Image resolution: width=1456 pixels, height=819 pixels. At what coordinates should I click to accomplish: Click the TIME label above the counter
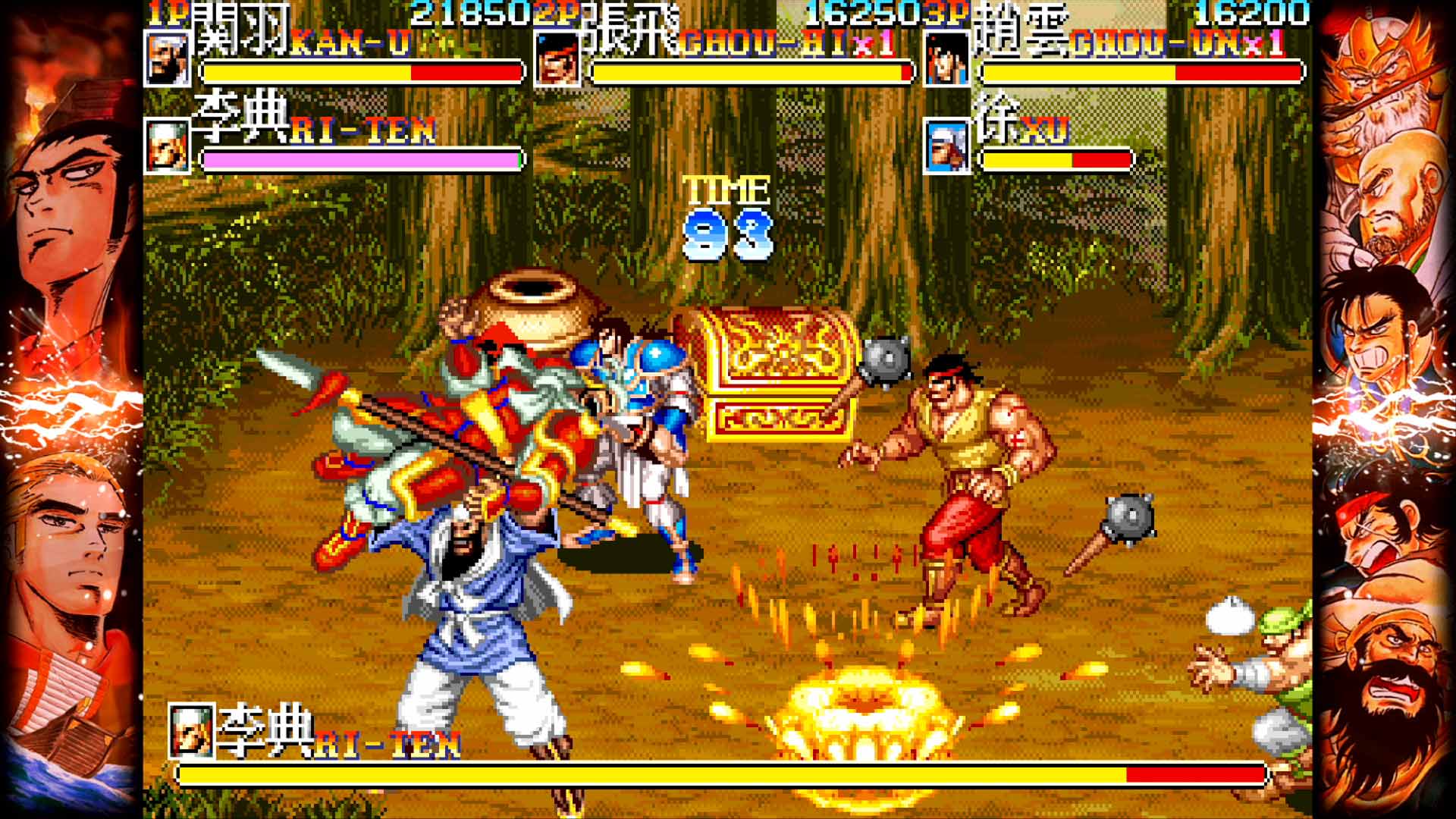(726, 188)
